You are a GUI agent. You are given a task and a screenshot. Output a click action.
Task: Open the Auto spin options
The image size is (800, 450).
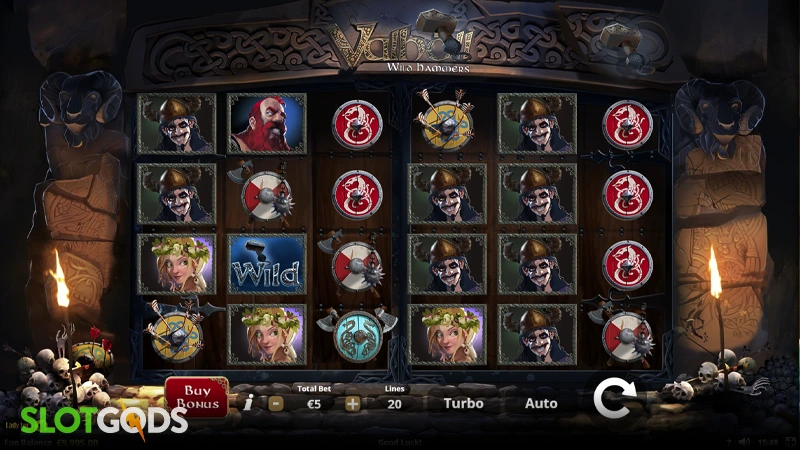(541, 404)
